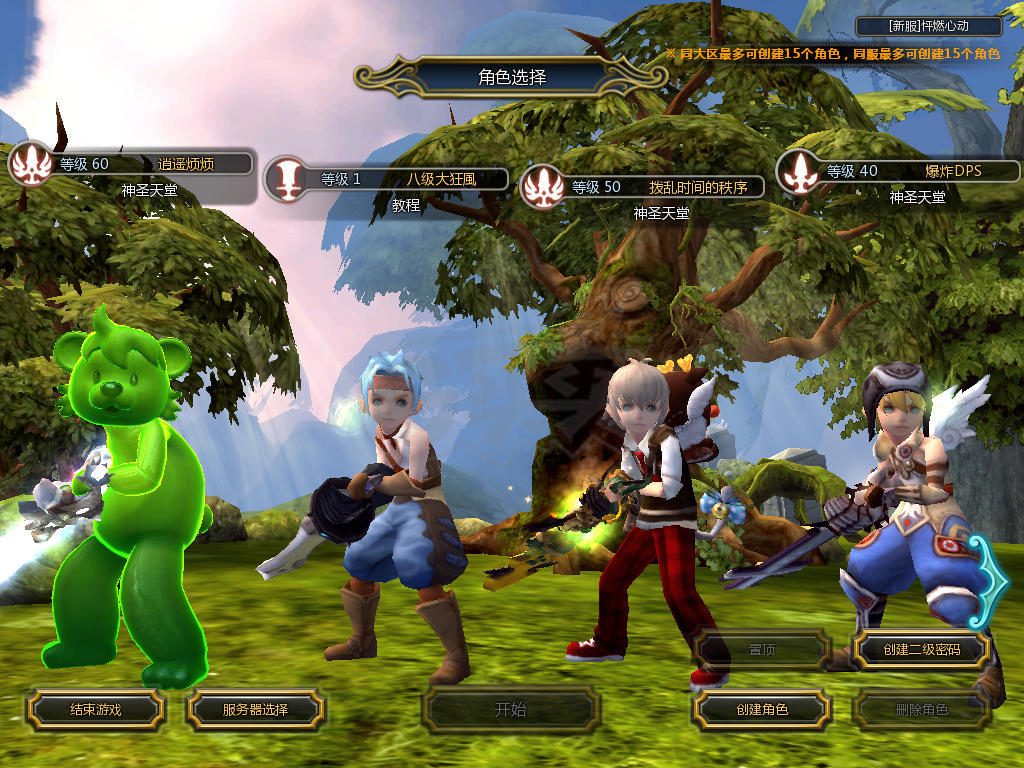Viewport: 1024px width, 768px height.
Task: Click the 结束游戏 (end game) button
Action: pyautogui.click(x=95, y=710)
